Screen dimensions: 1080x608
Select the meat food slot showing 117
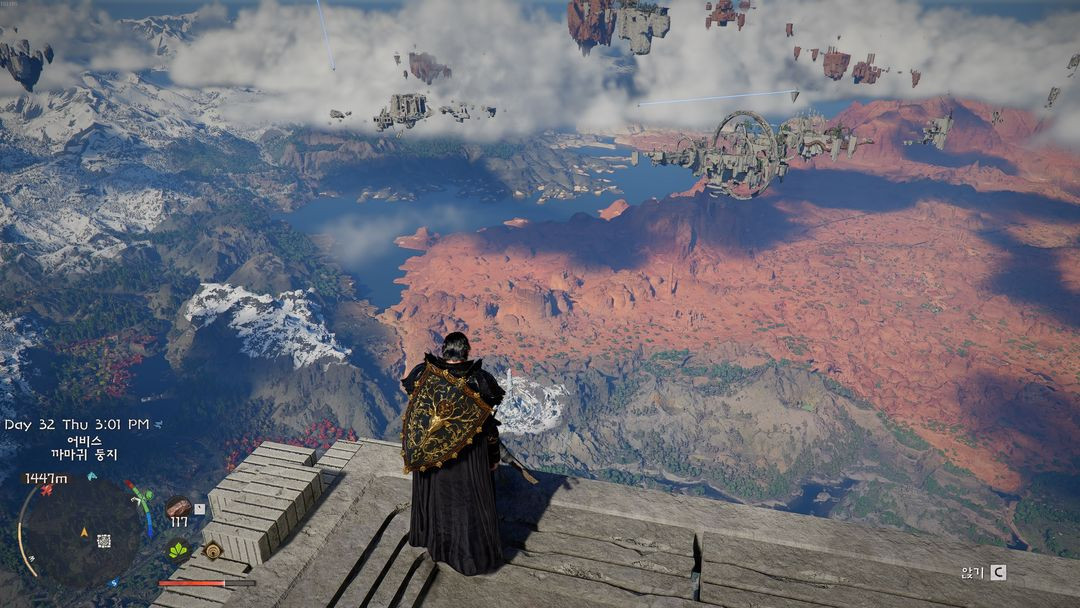tap(178, 506)
